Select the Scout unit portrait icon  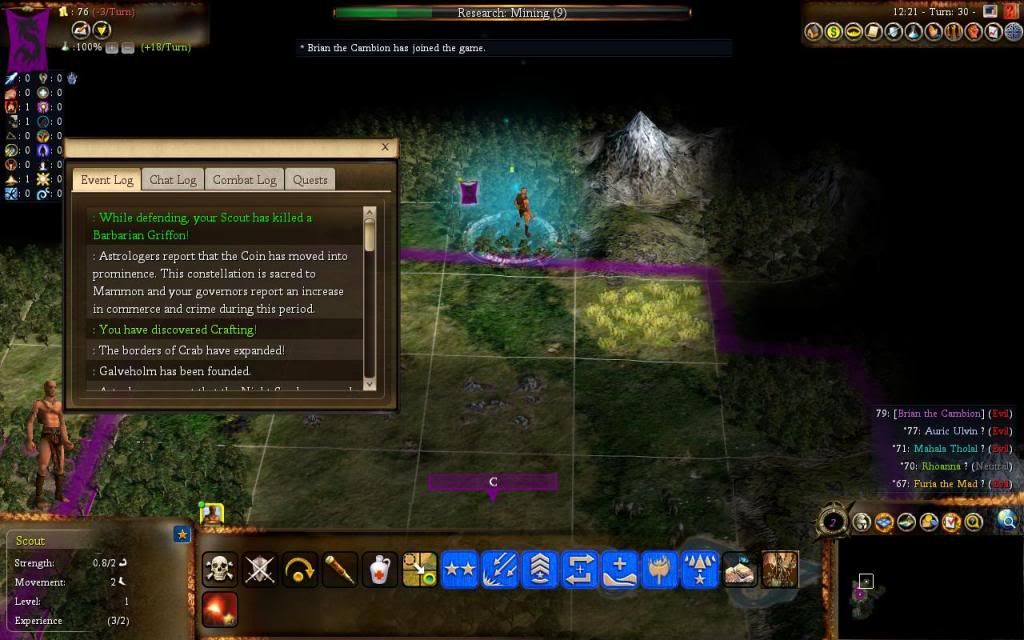(x=211, y=514)
